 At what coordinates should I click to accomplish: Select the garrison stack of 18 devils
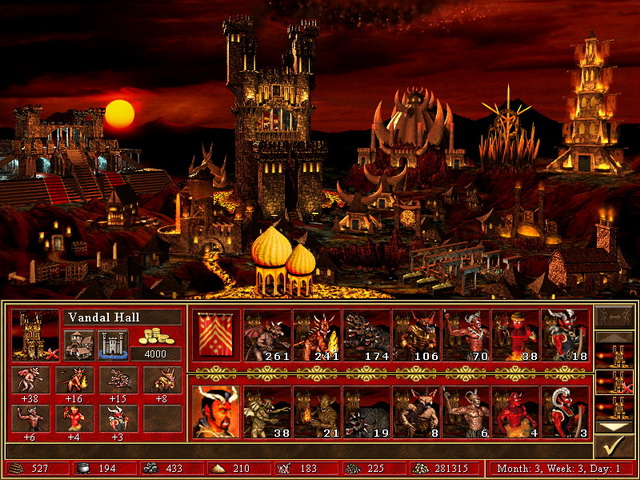tap(565, 335)
